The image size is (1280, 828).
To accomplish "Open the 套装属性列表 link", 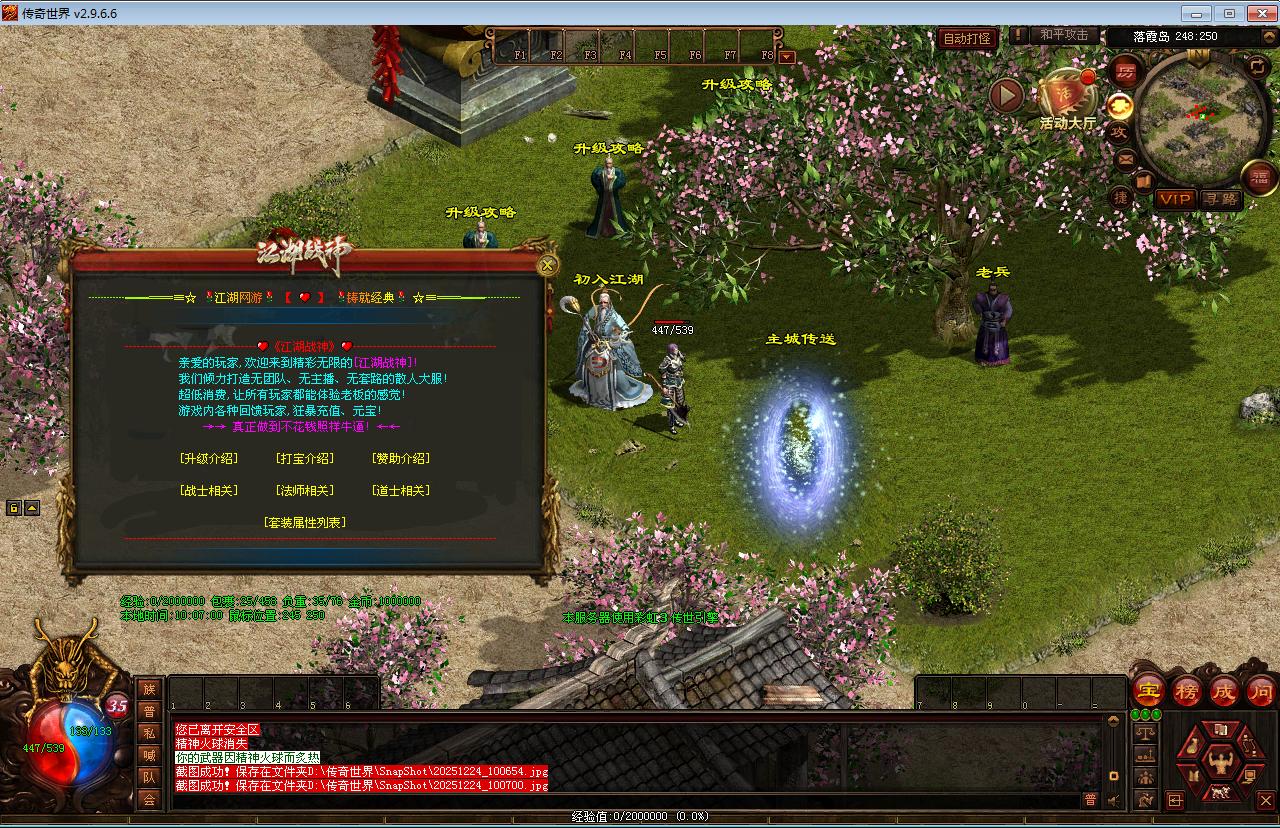I will tap(304, 523).
